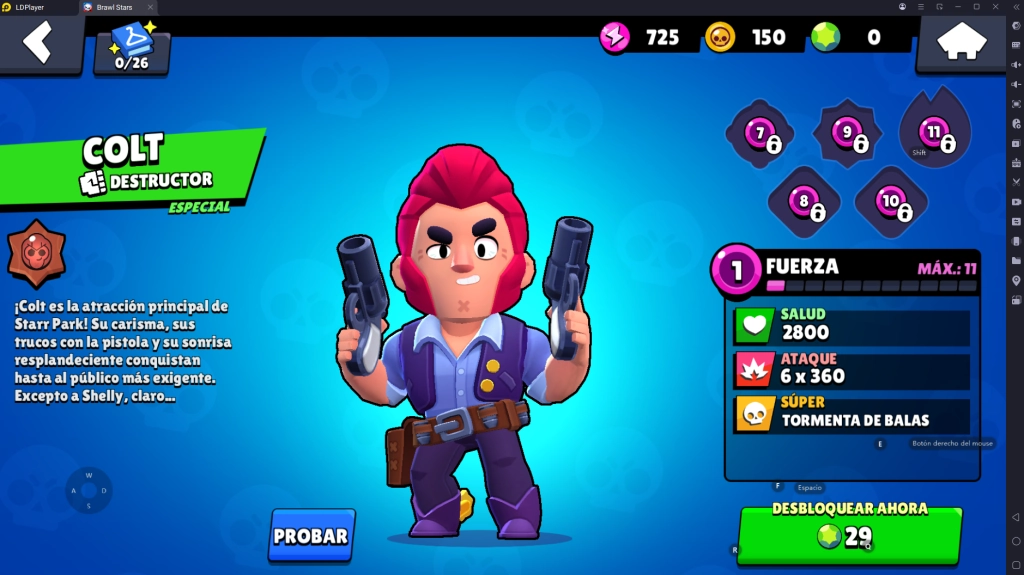
Task: Open the Fuerza power level panel
Action: (x=850, y=270)
